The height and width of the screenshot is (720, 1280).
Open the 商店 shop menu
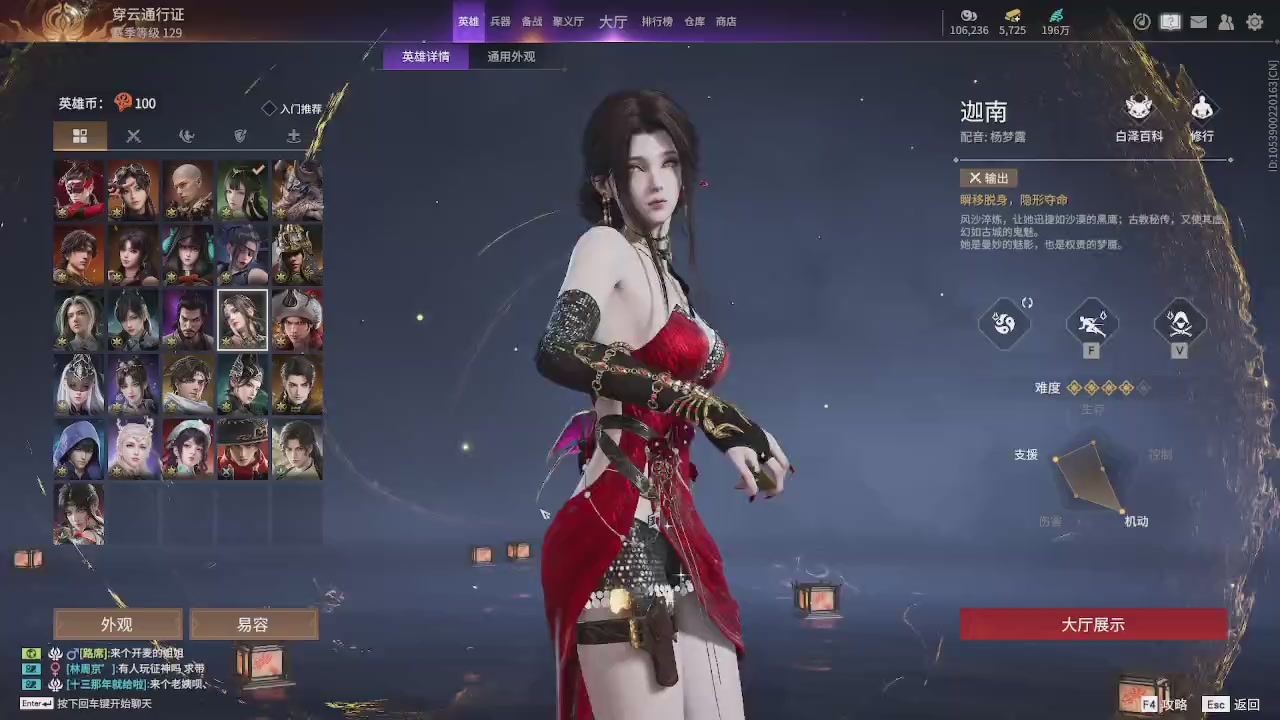(725, 21)
